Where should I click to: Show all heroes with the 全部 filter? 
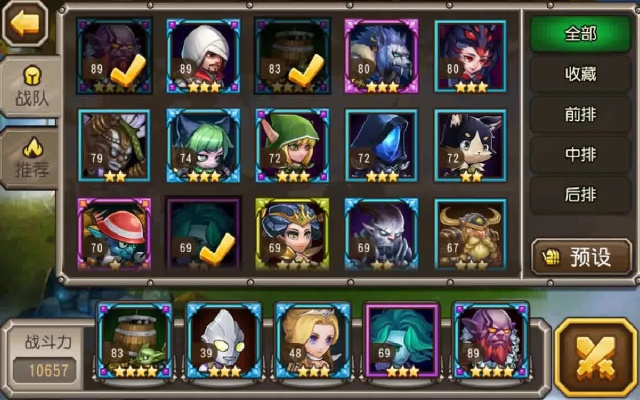pyautogui.click(x=580, y=34)
